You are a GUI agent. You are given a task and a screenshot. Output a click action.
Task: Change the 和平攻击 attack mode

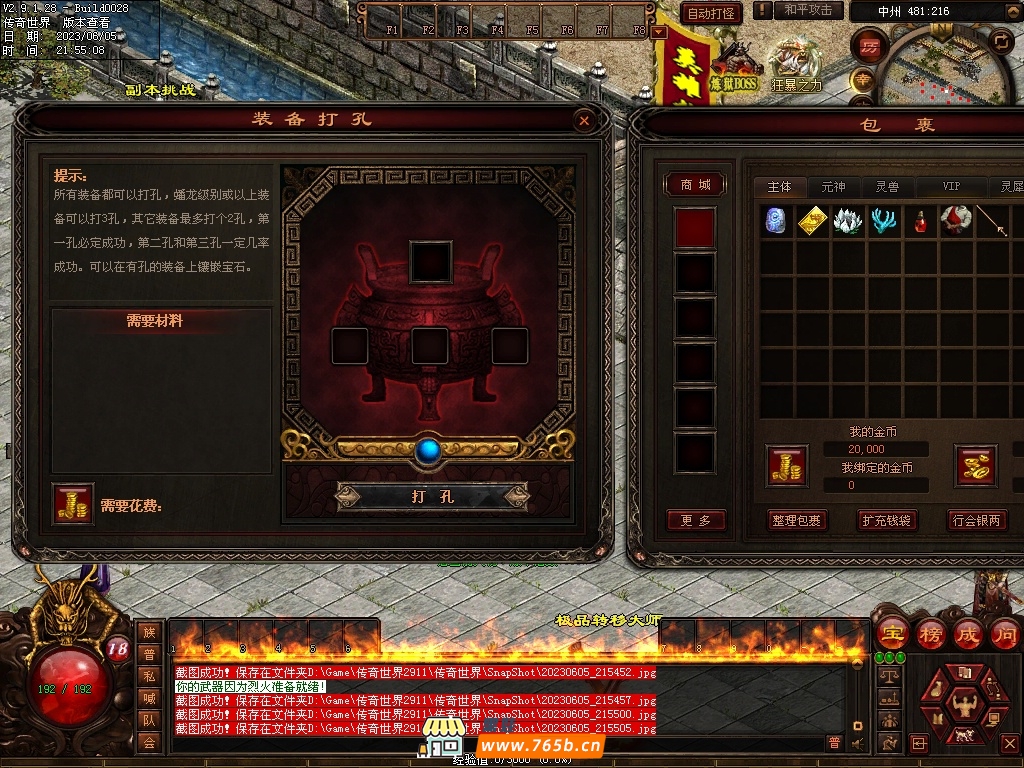[807, 10]
